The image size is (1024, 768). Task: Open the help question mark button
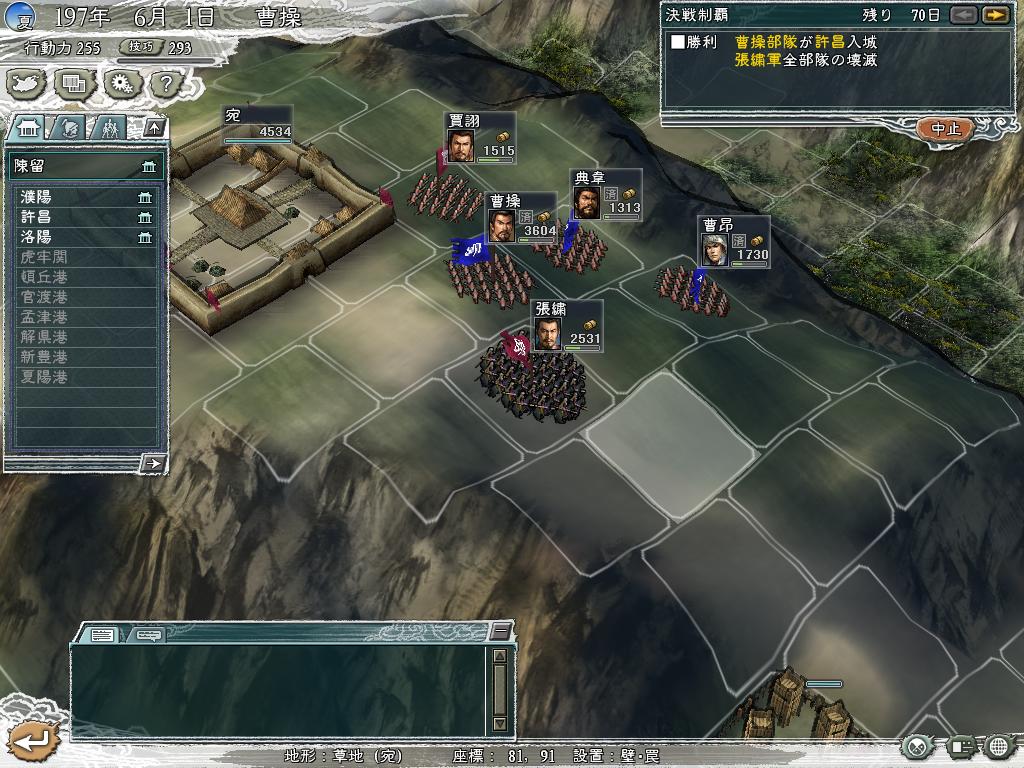tap(164, 84)
